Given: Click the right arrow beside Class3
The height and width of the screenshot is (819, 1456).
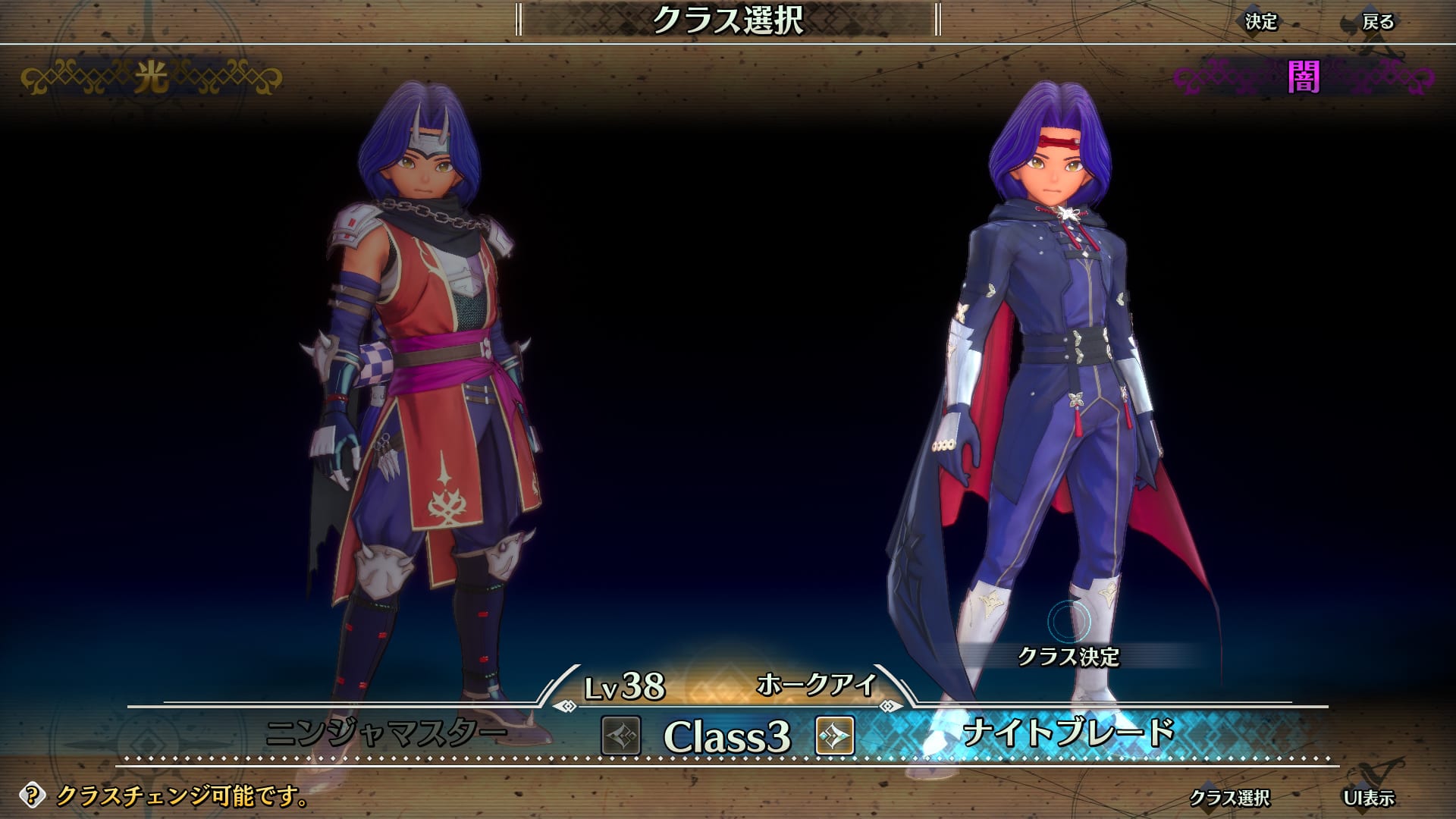Looking at the screenshot, I should click(835, 736).
